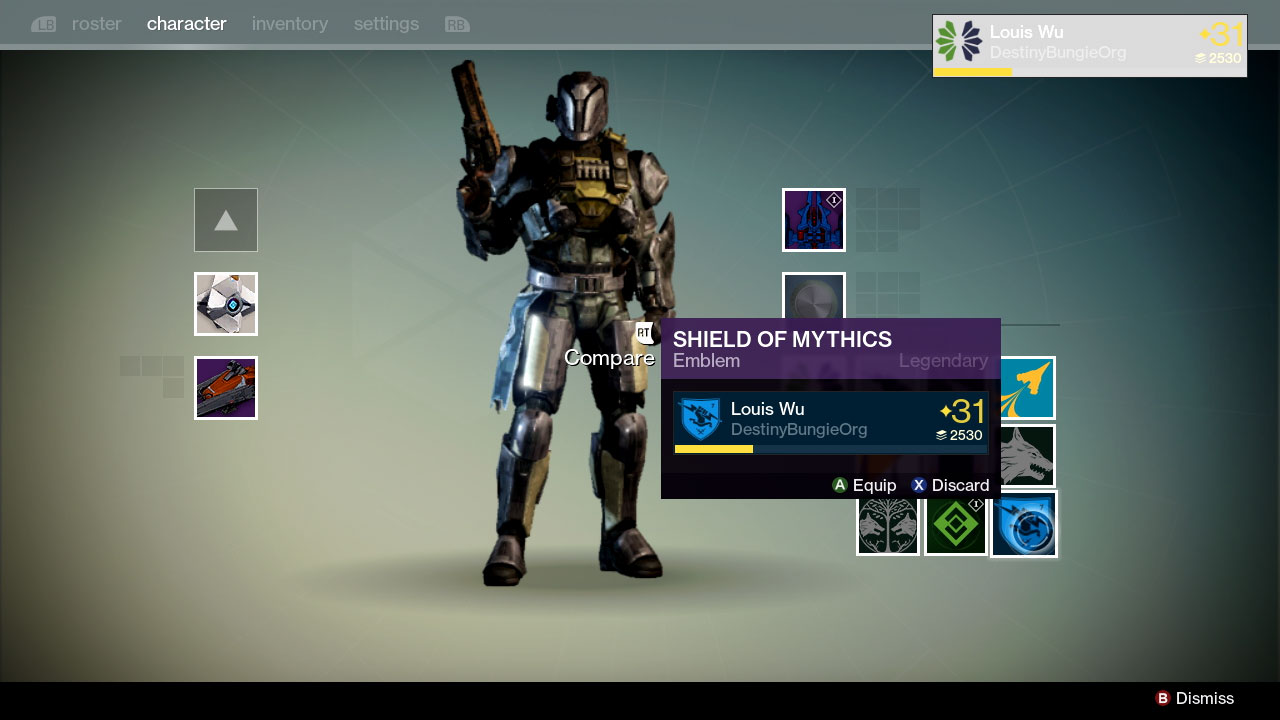
Task: Choose the white ghost shell slot
Action: (226, 304)
